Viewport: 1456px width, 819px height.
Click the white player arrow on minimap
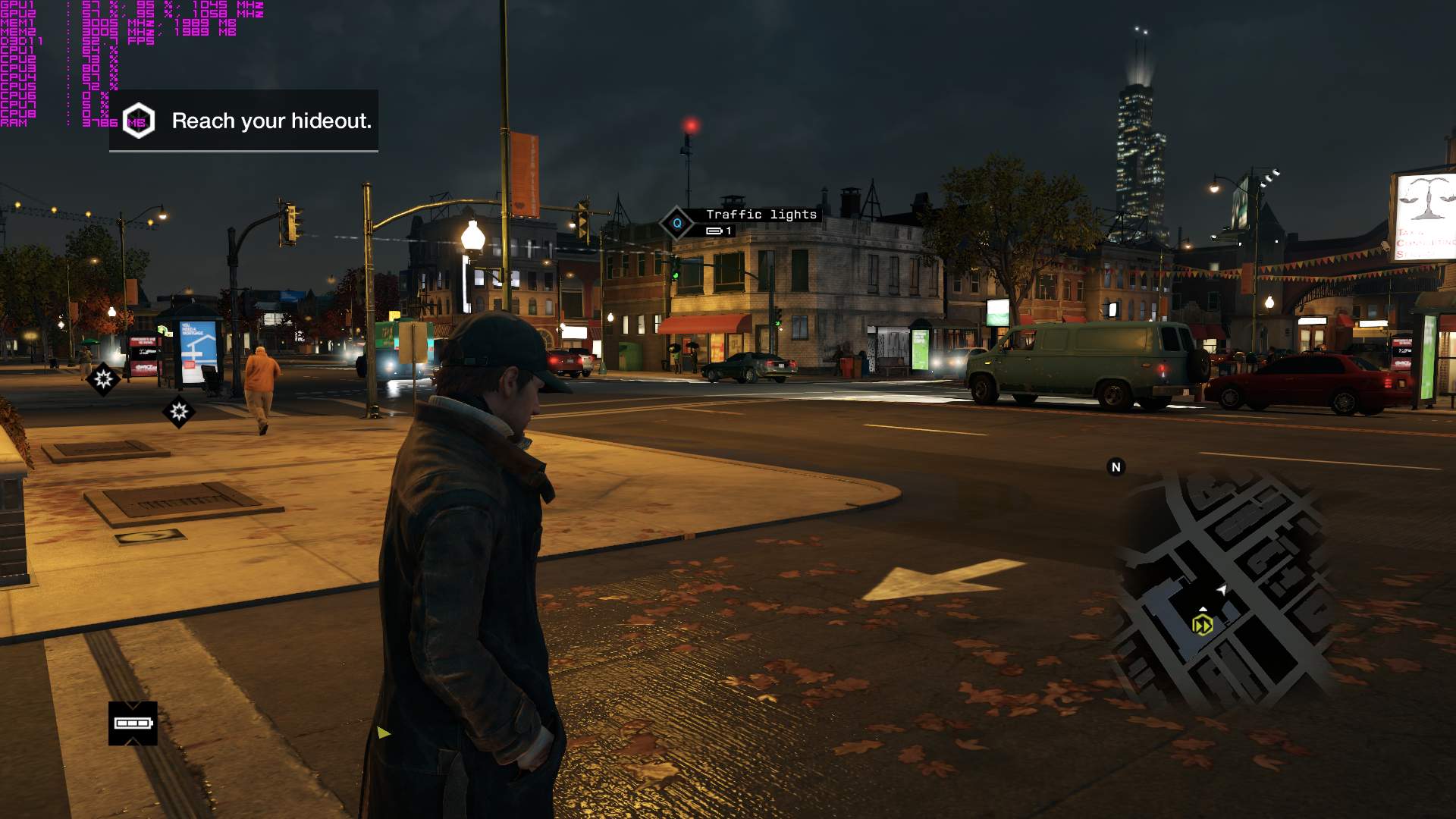[1222, 589]
